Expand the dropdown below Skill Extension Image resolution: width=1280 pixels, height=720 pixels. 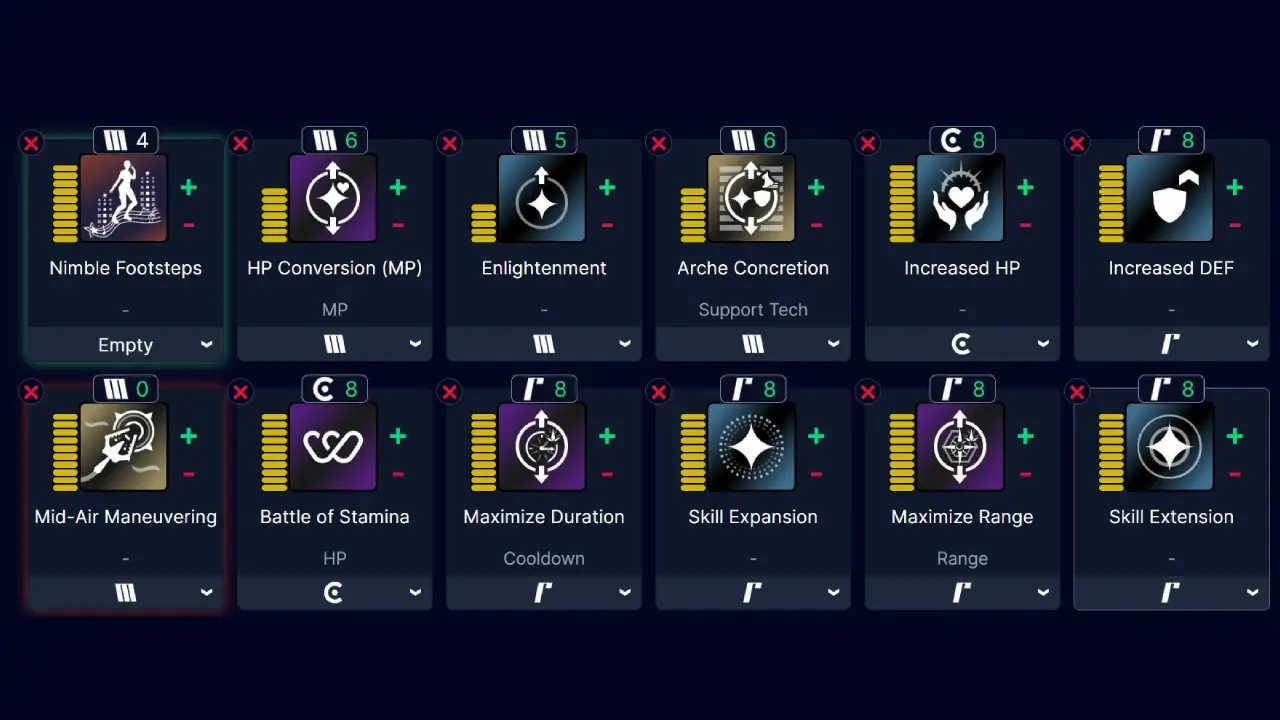click(x=1171, y=592)
